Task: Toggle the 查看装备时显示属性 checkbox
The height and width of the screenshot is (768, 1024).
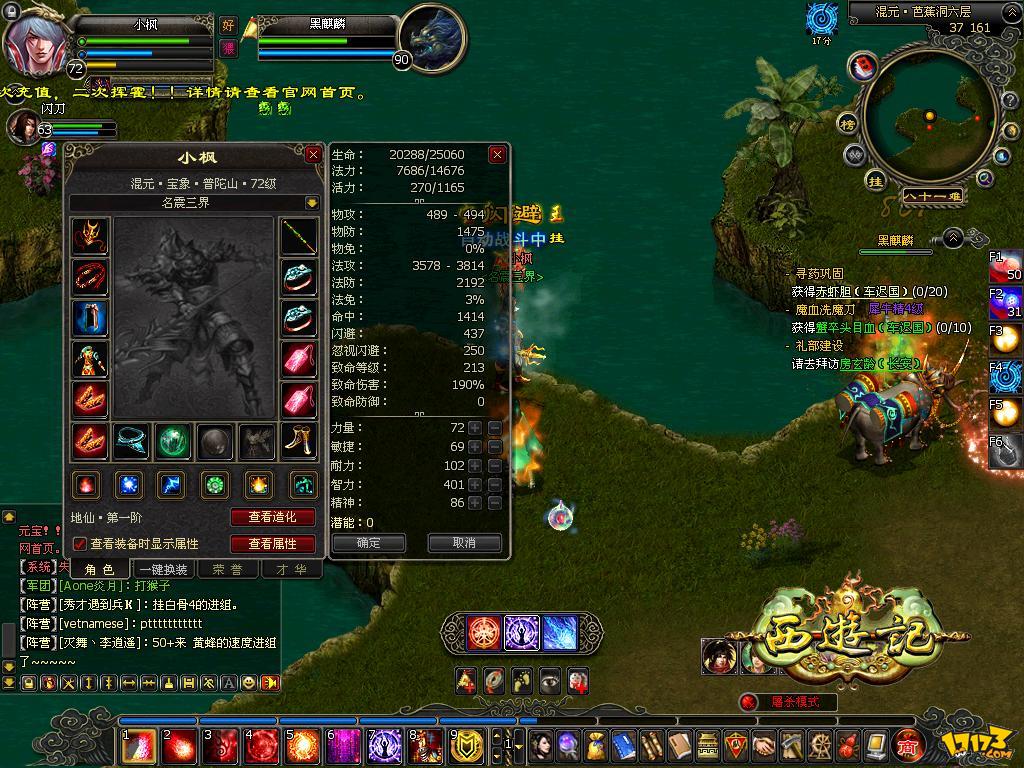Action: pyautogui.click(x=80, y=544)
